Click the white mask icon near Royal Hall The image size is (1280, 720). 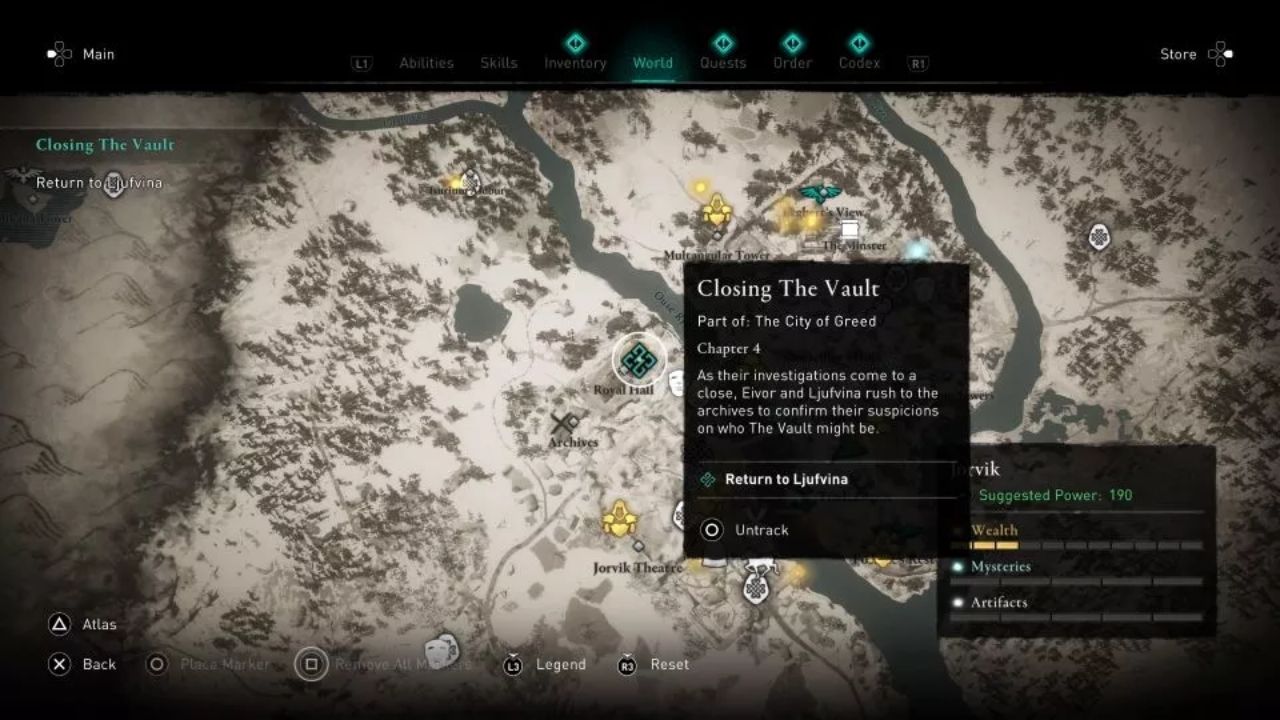[x=675, y=382]
